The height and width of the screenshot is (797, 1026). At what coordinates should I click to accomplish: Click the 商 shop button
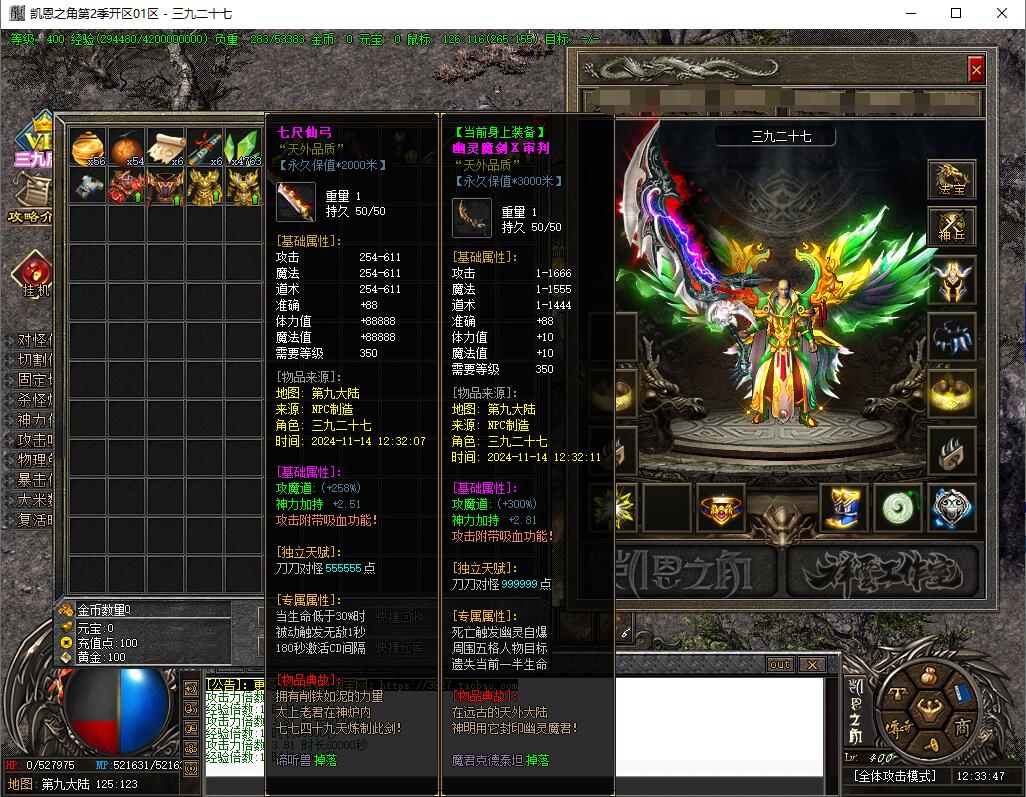962,727
